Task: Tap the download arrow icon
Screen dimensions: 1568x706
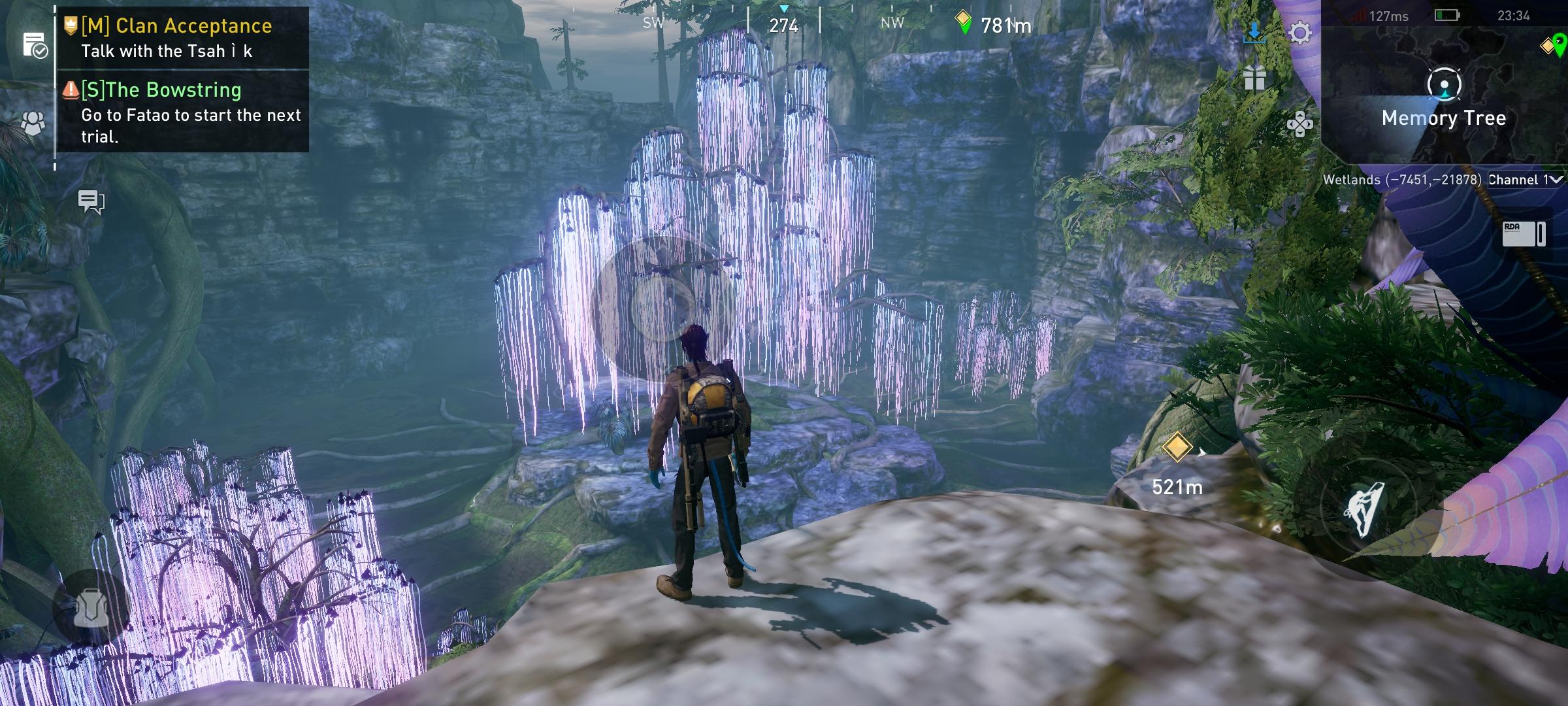Action: click(x=1254, y=32)
